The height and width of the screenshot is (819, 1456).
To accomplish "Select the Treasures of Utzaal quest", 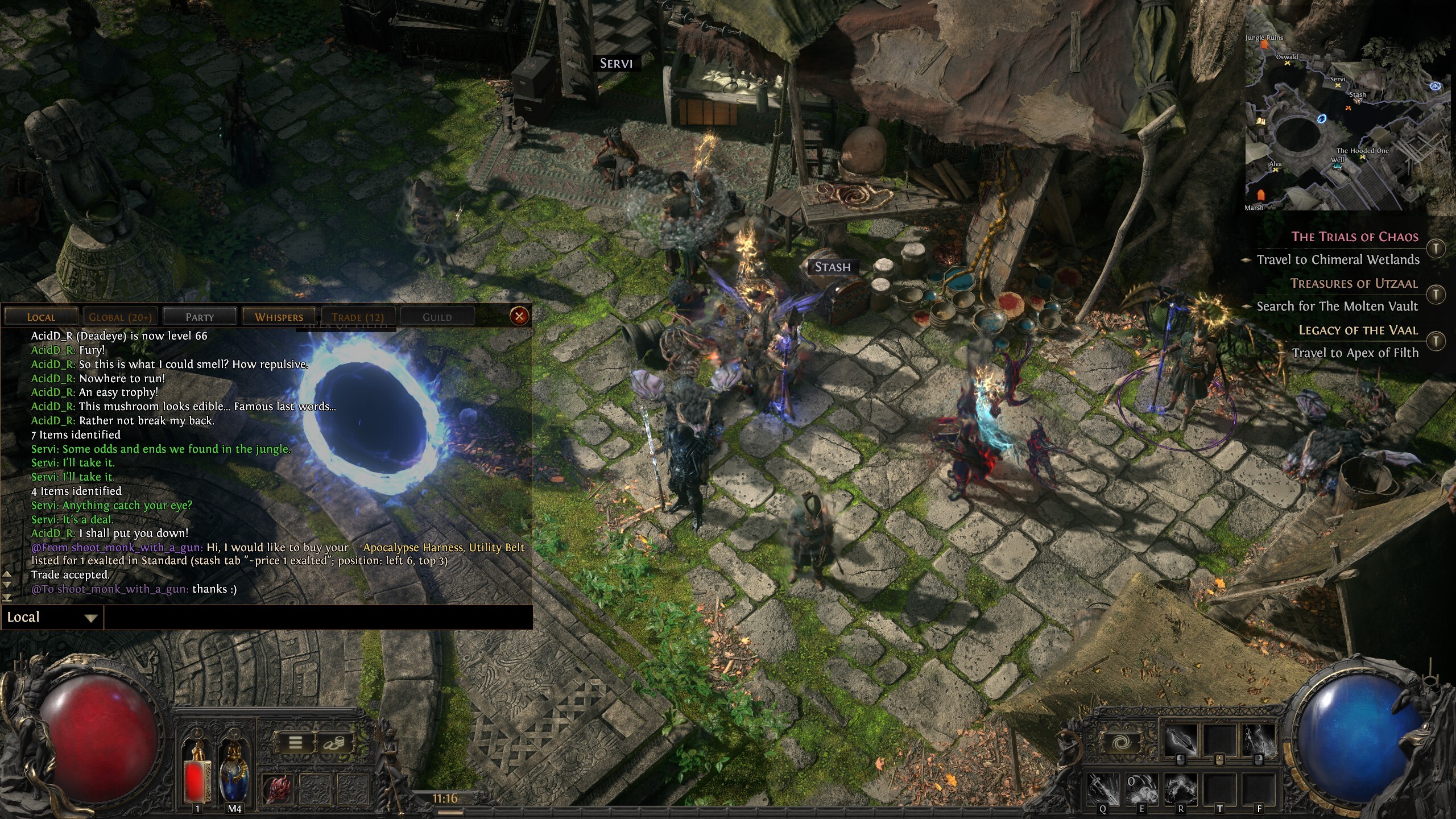I will coord(1354,283).
